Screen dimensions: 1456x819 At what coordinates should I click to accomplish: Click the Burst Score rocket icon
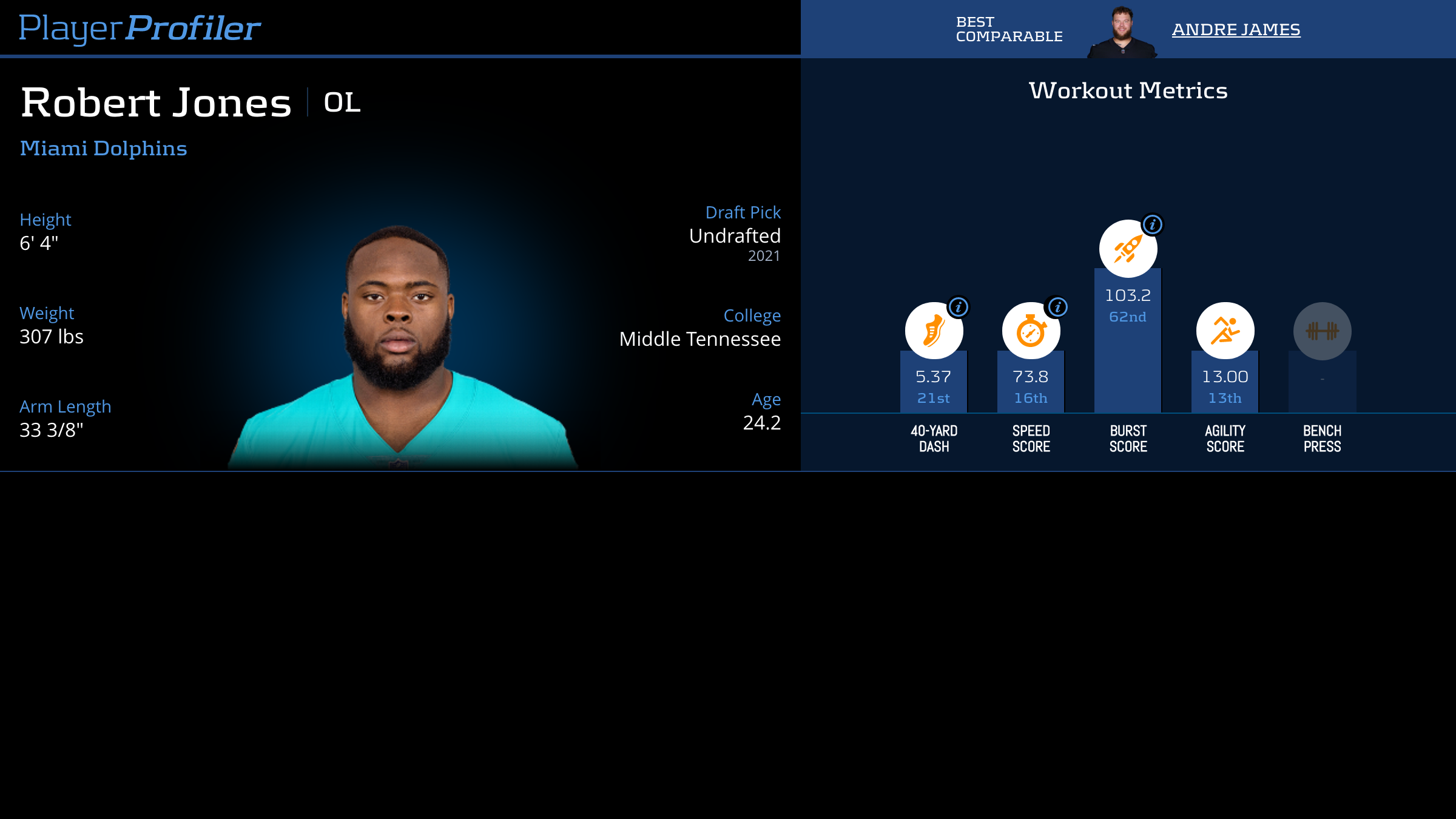[x=1127, y=249]
